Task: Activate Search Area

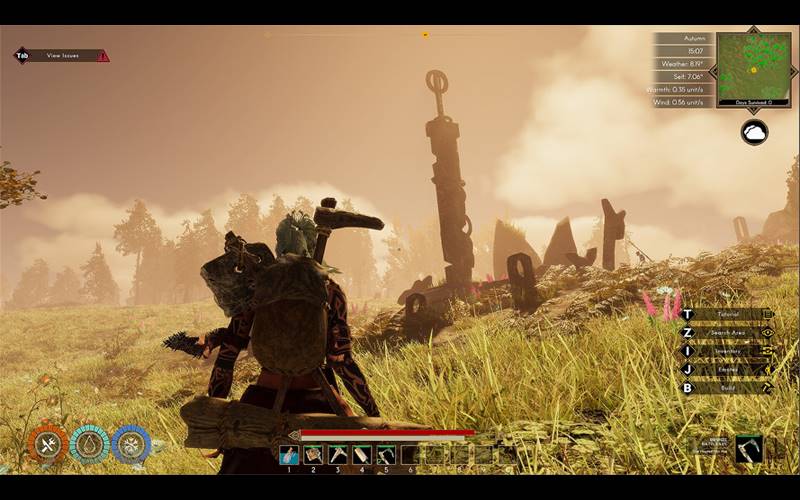Action: [727, 332]
